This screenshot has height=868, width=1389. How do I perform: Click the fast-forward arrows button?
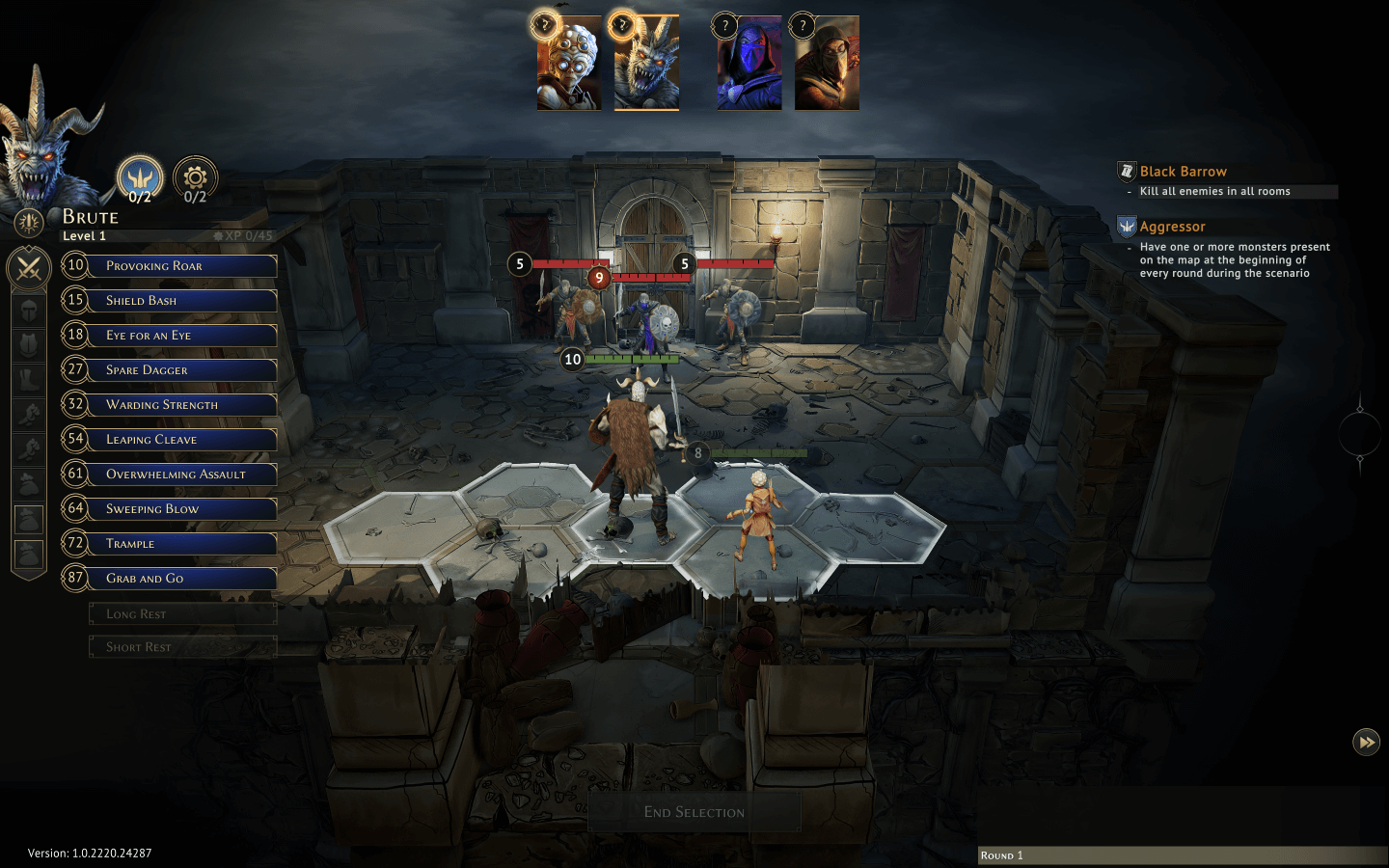(x=1366, y=742)
